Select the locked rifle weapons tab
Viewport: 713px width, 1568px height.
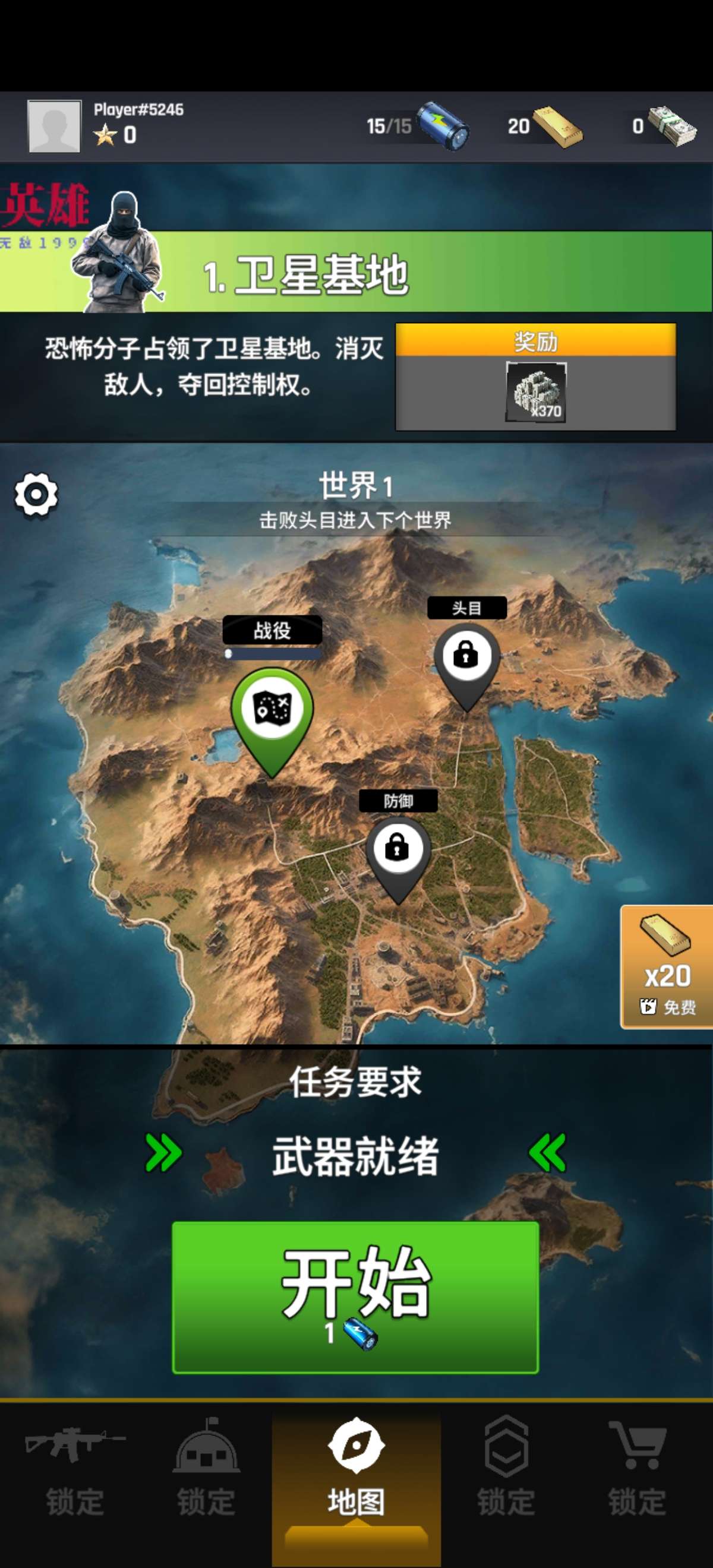(75, 1467)
